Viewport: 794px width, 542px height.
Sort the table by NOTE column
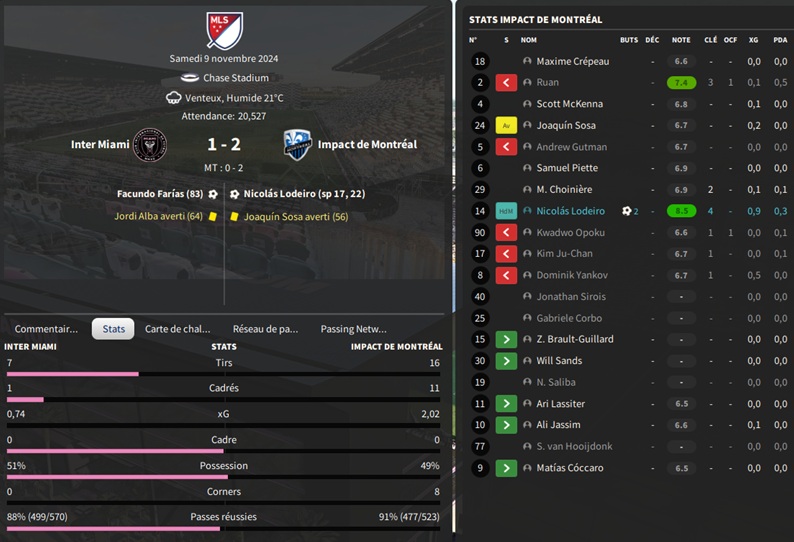click(x=681, y=40)
